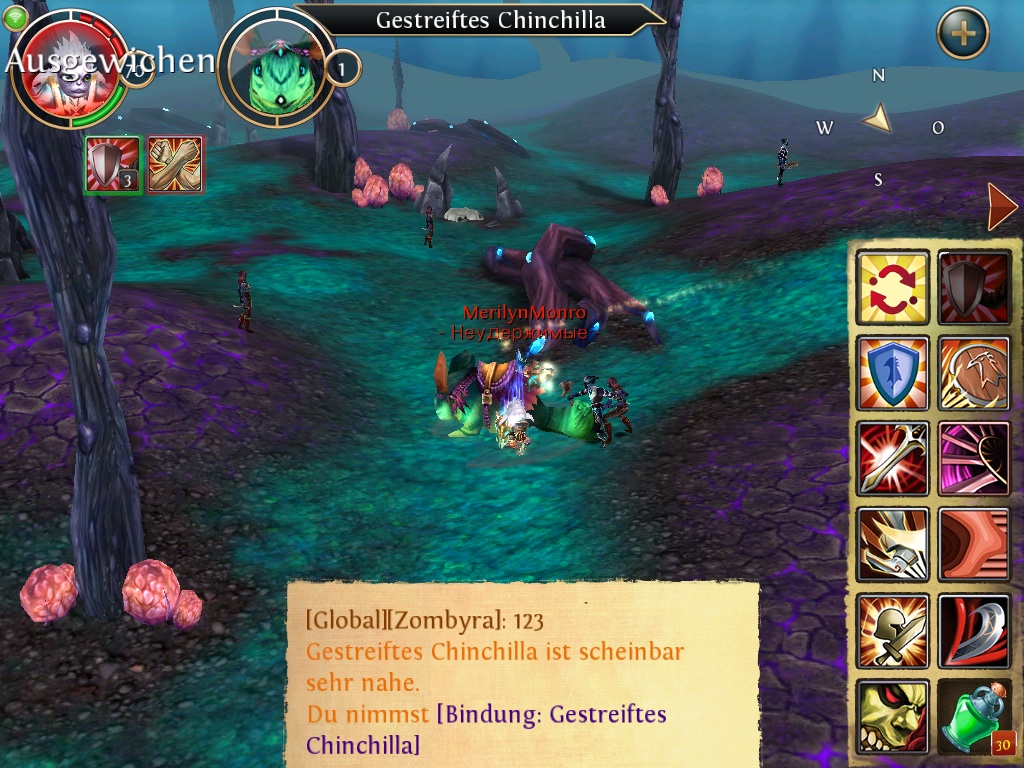Open the gold plus menu button
1024x768 pixels.
click(962, 34)
